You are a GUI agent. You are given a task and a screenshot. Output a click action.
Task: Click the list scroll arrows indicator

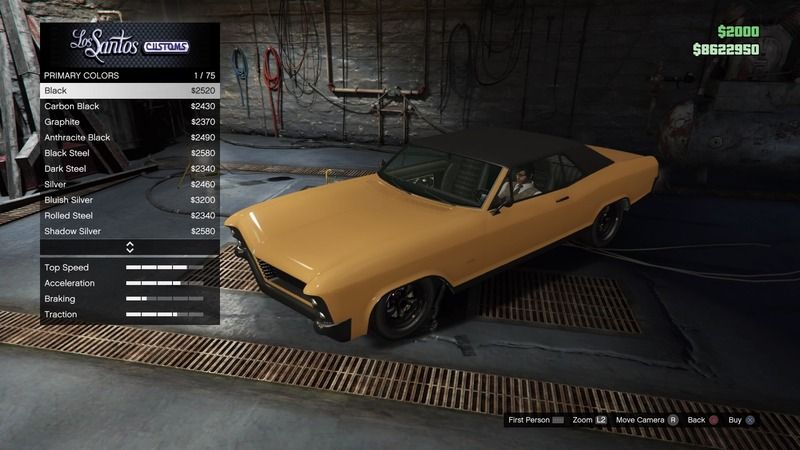pyautogui.click(x=129, y=247)
